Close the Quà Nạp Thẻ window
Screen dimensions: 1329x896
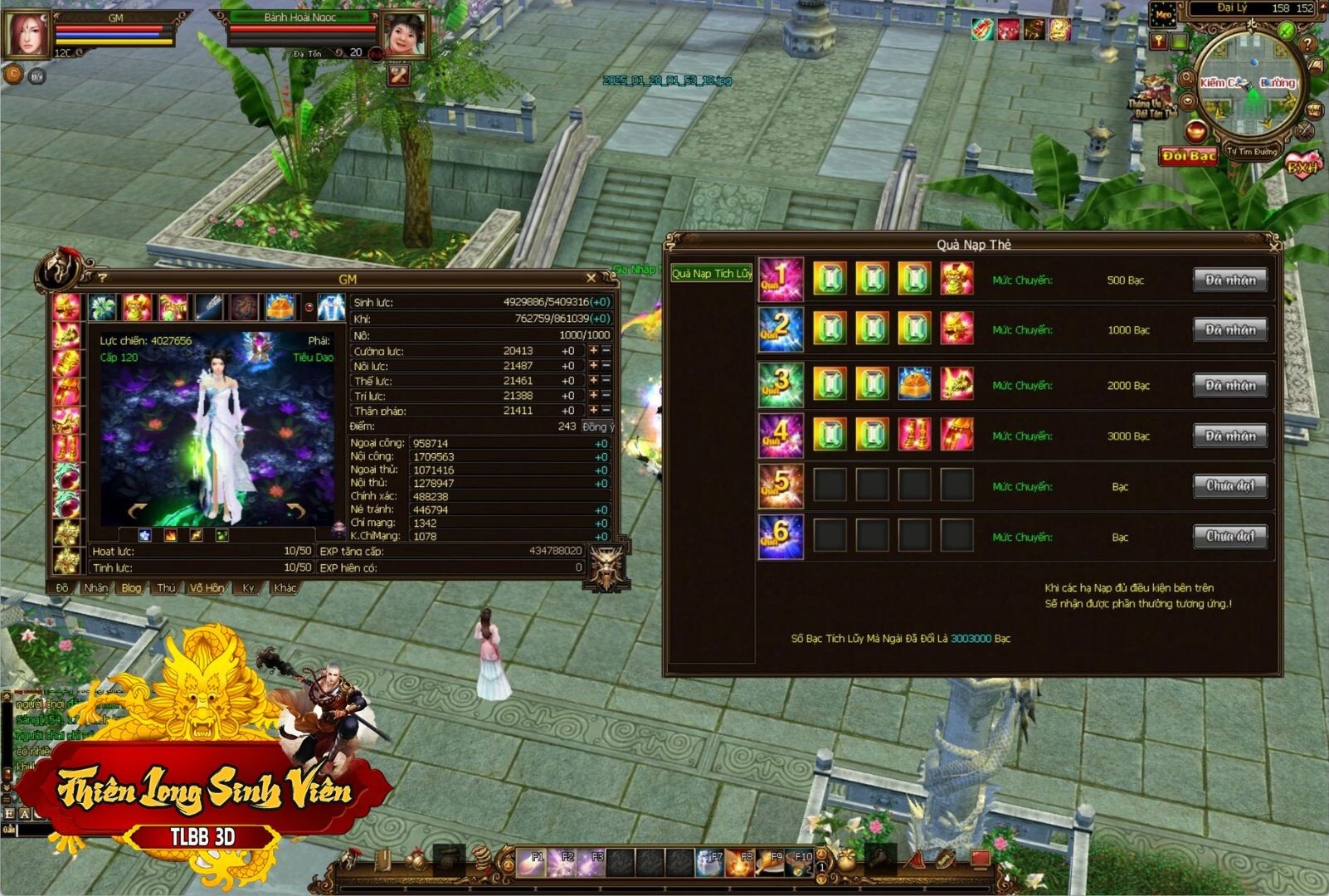coord(1274,245)
